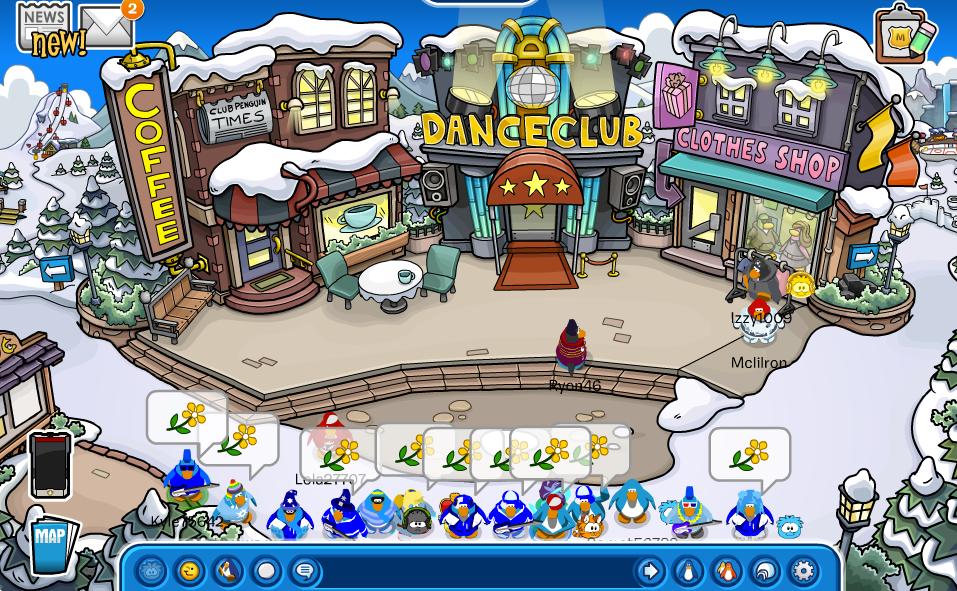Open the buddy list
The height and width of the screenshot is (591, 957).
pos(726,571)
